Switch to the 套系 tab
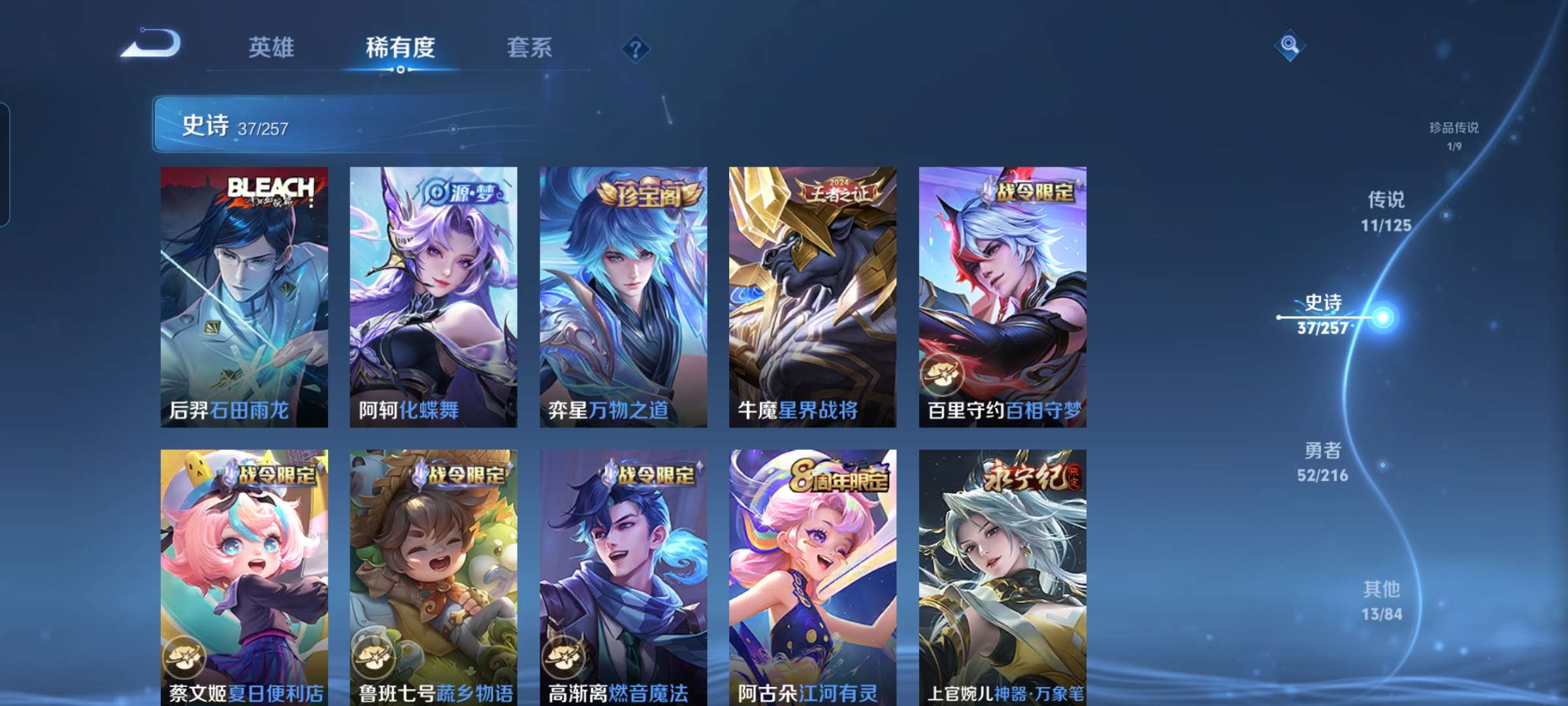 pos(530,48)
